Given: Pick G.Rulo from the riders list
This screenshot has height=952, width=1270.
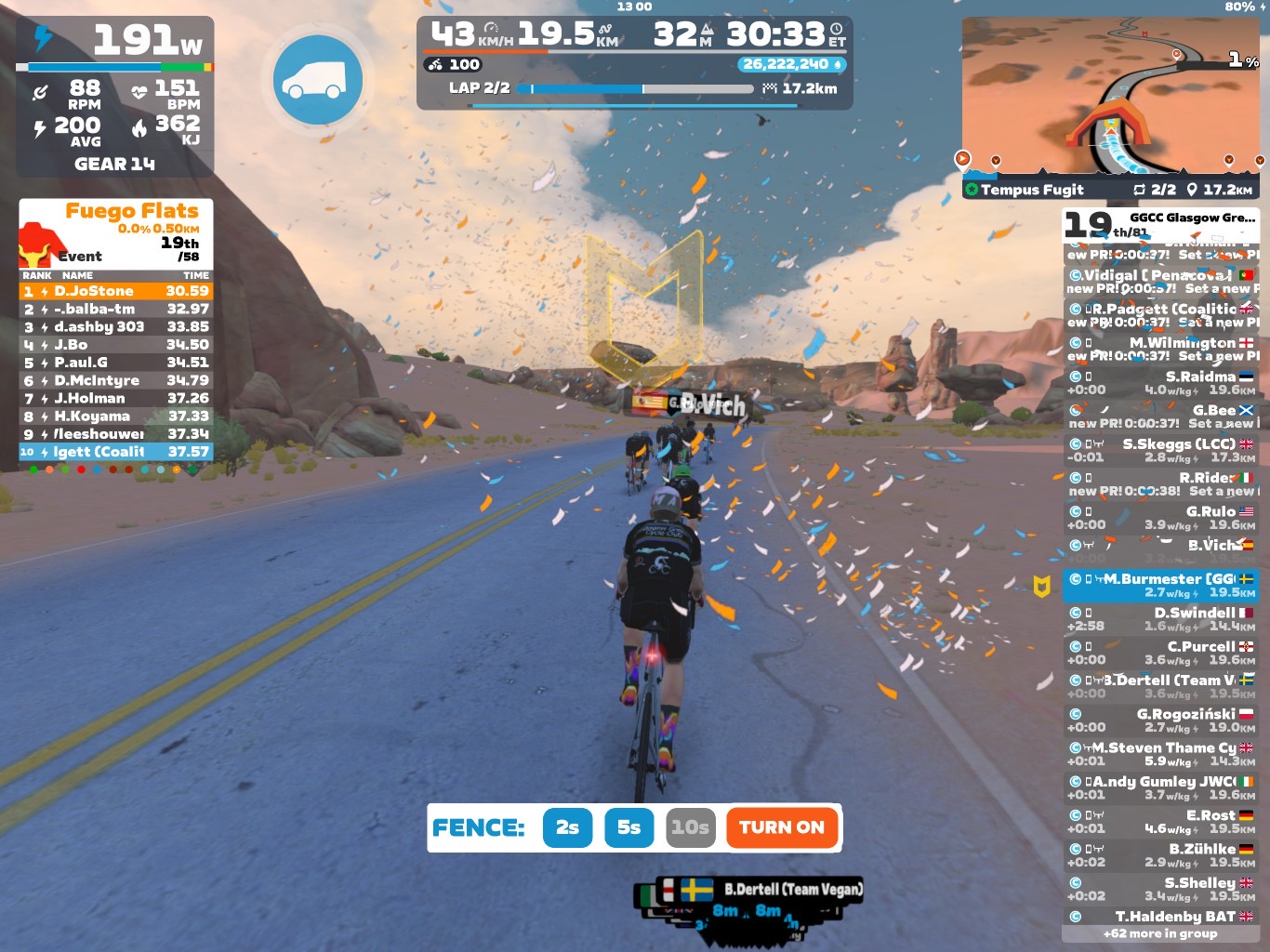Looking at the screenshot, I should pyautogui.click(x=1160, y=518).
